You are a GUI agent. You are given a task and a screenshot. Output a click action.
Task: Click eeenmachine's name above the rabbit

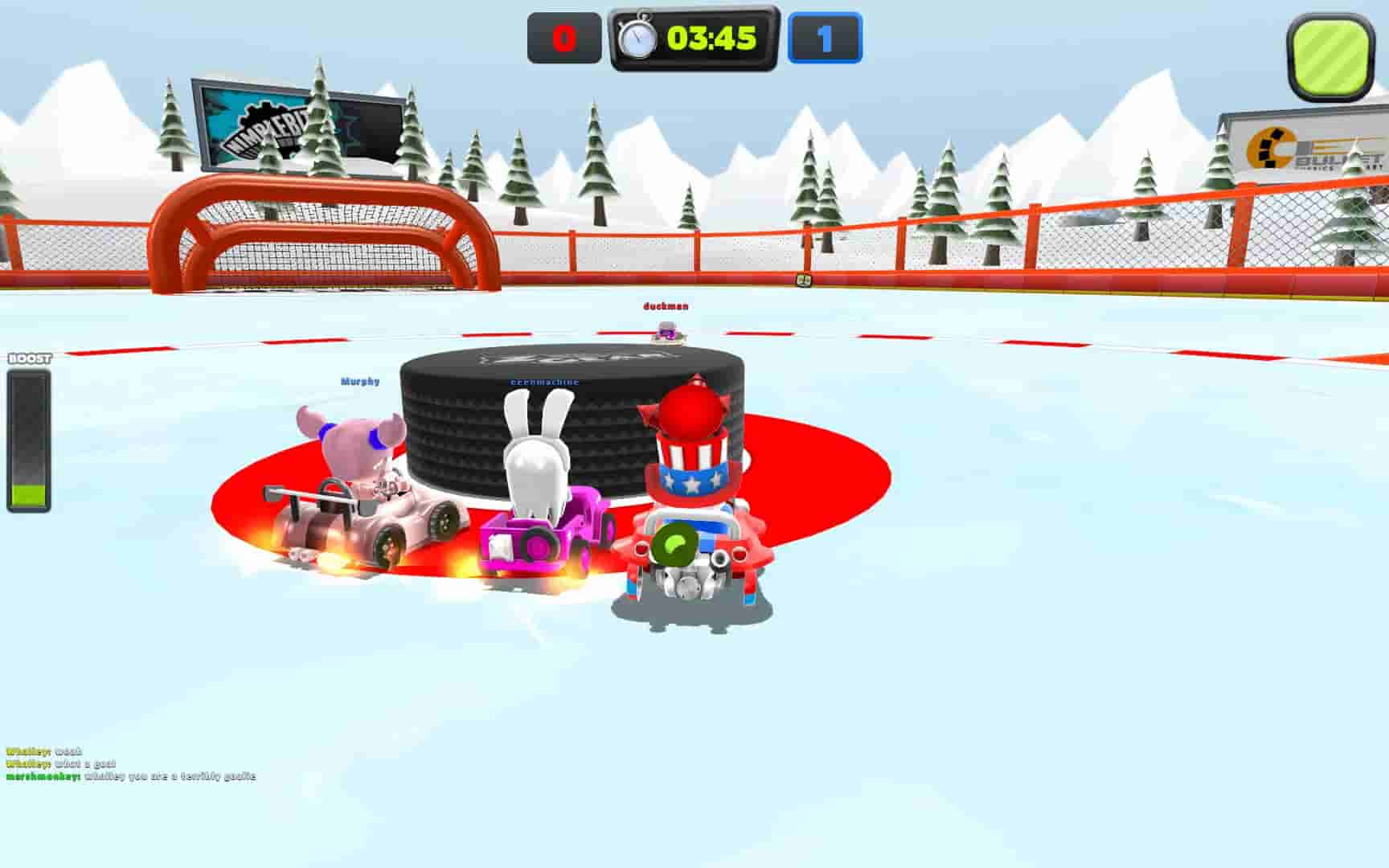(544, 383)
